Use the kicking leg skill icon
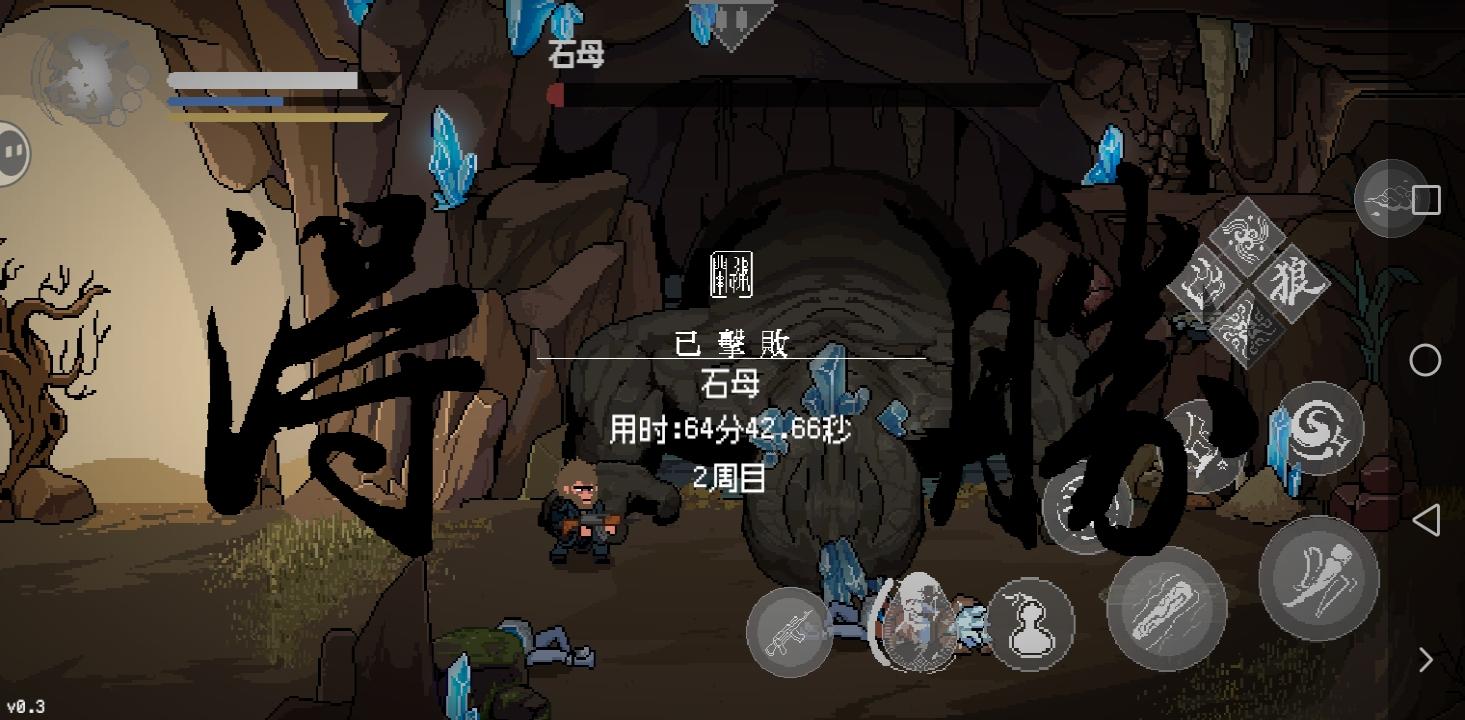The height and width of the screenshot is (720, 1465). [1319, 578]
